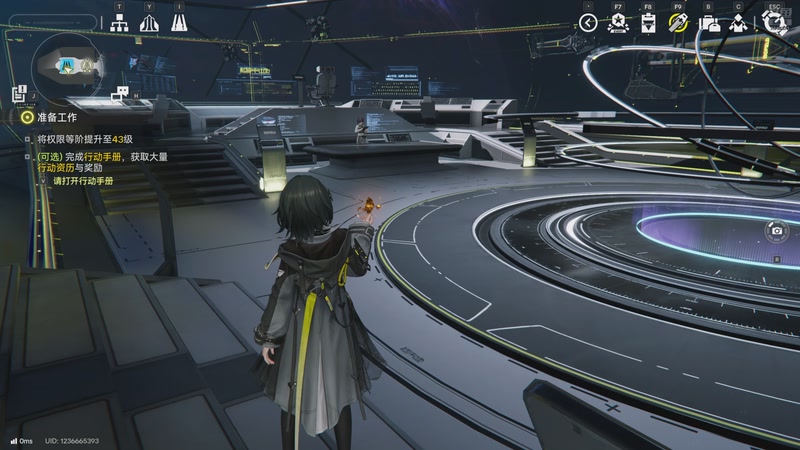This screenshot has height=450, width=800.
Task: Open the download-arrow document icon
Action: [648, 23]
